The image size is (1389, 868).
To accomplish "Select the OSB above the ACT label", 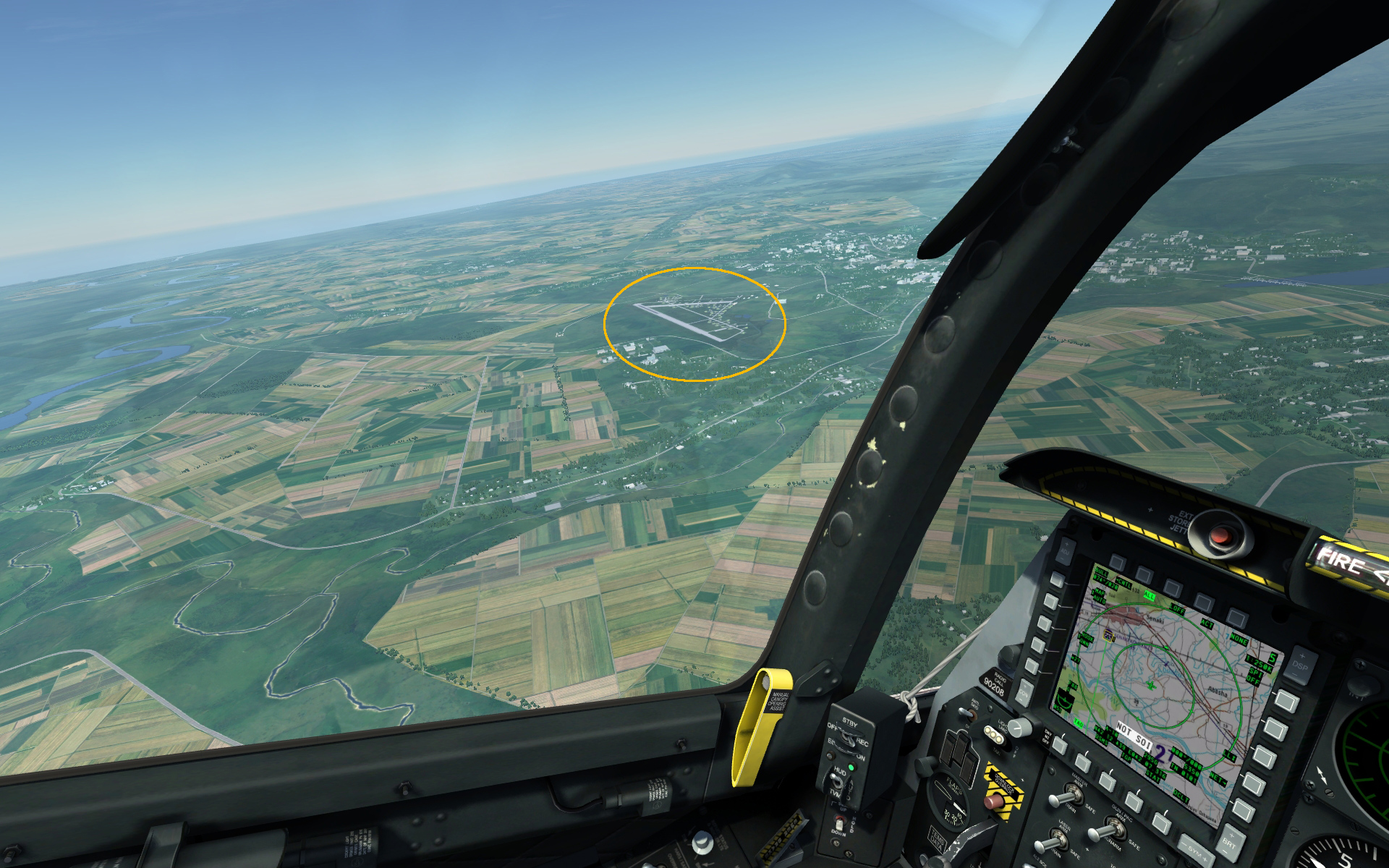I will [1204, 602].
